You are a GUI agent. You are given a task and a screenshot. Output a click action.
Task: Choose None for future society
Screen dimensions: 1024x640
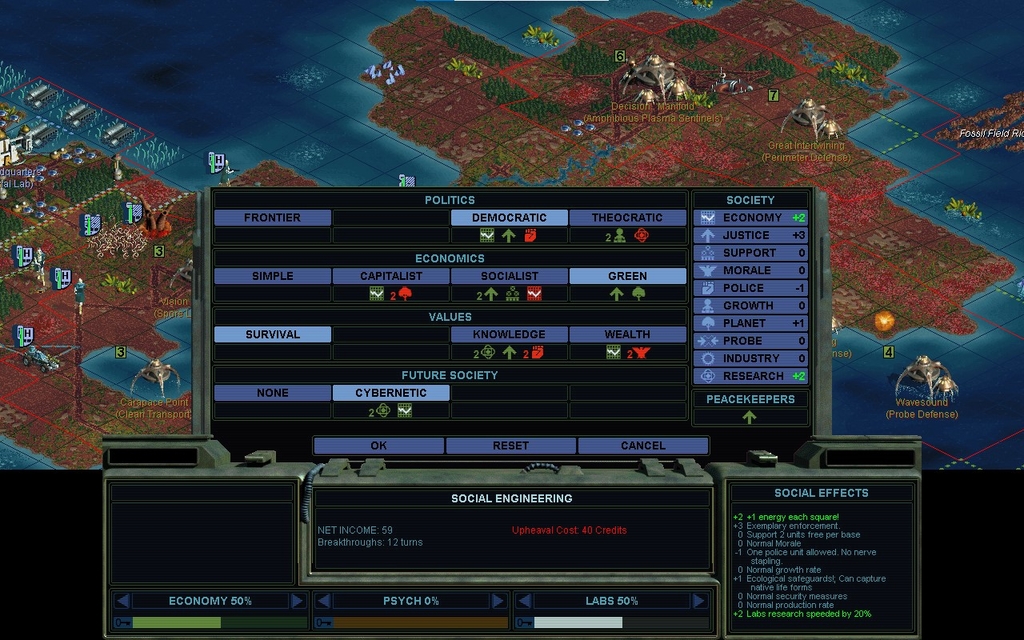272,393
